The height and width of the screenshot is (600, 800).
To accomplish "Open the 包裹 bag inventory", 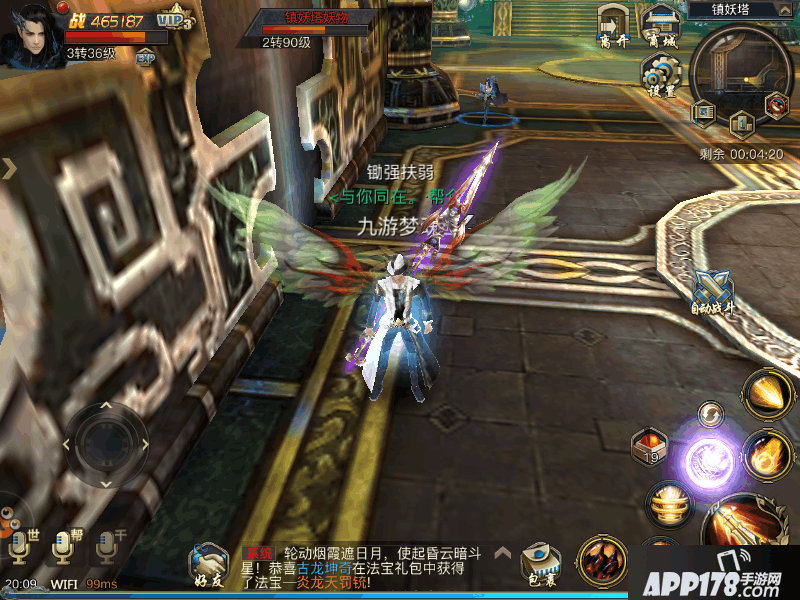I will pyautogui.click(x=539, y=563).
